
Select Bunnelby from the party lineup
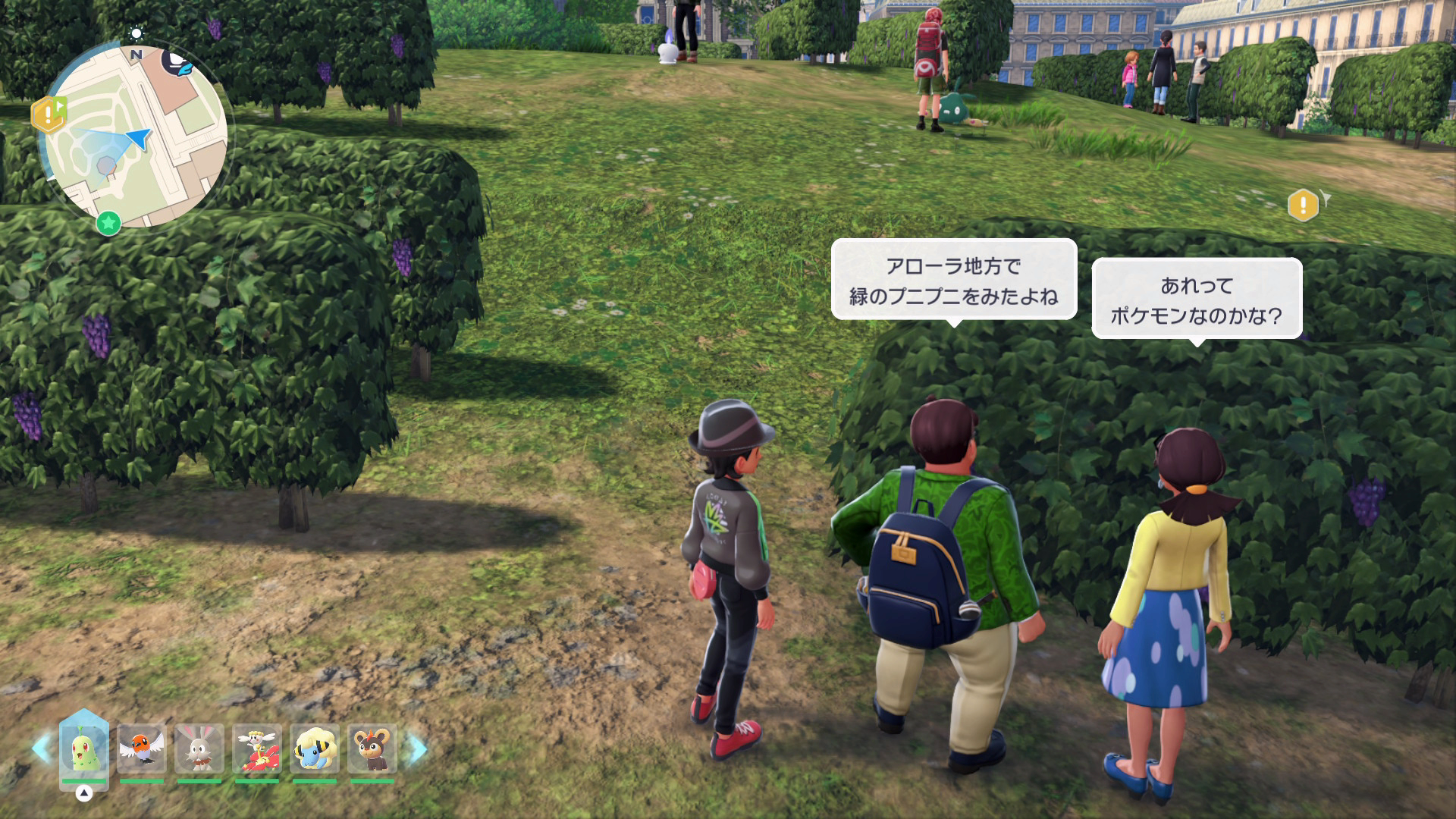[x=199, y=748]
